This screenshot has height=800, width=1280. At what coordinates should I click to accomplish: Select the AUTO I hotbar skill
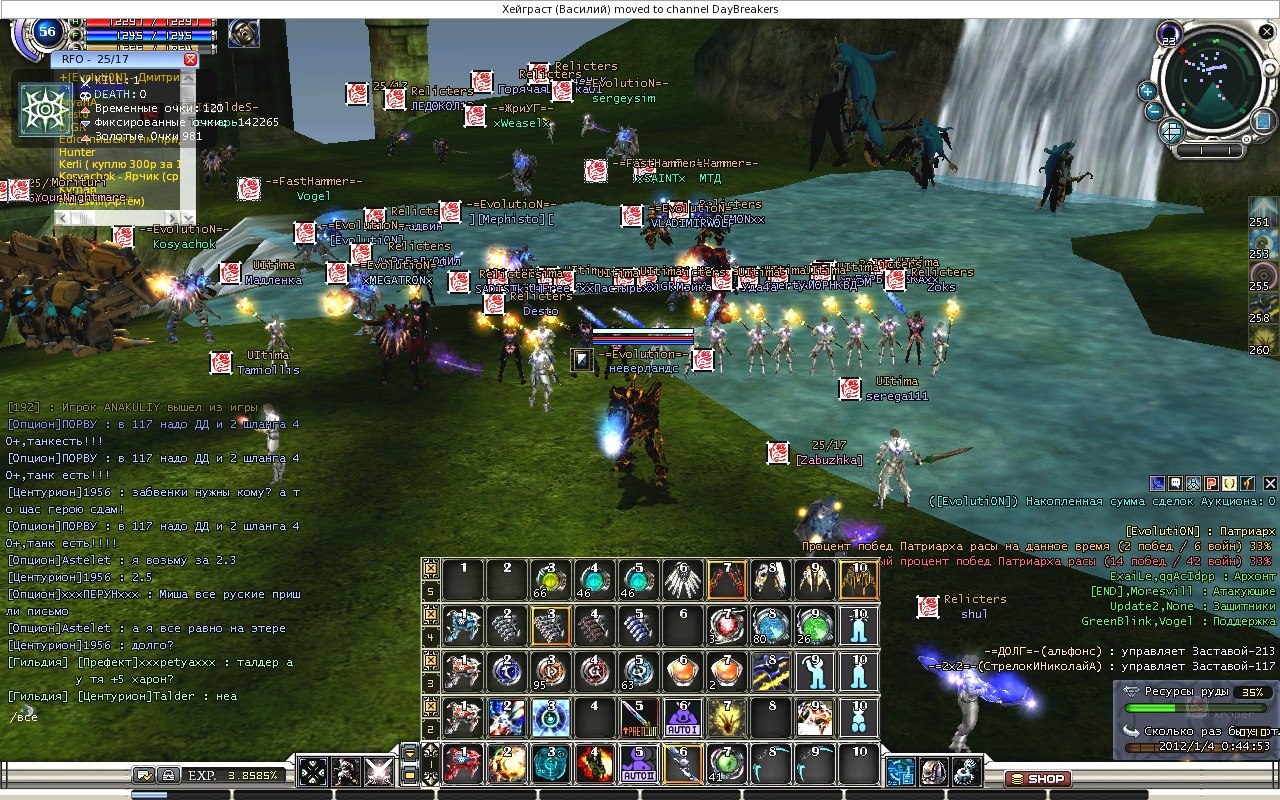pyautogui.click(x=683, y=717)
